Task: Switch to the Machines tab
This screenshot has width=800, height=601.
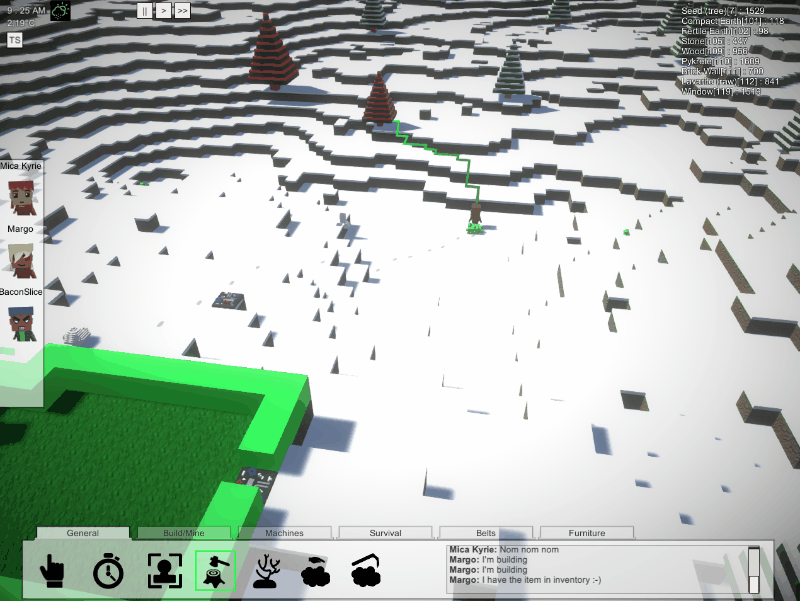Action: [285, 533]
